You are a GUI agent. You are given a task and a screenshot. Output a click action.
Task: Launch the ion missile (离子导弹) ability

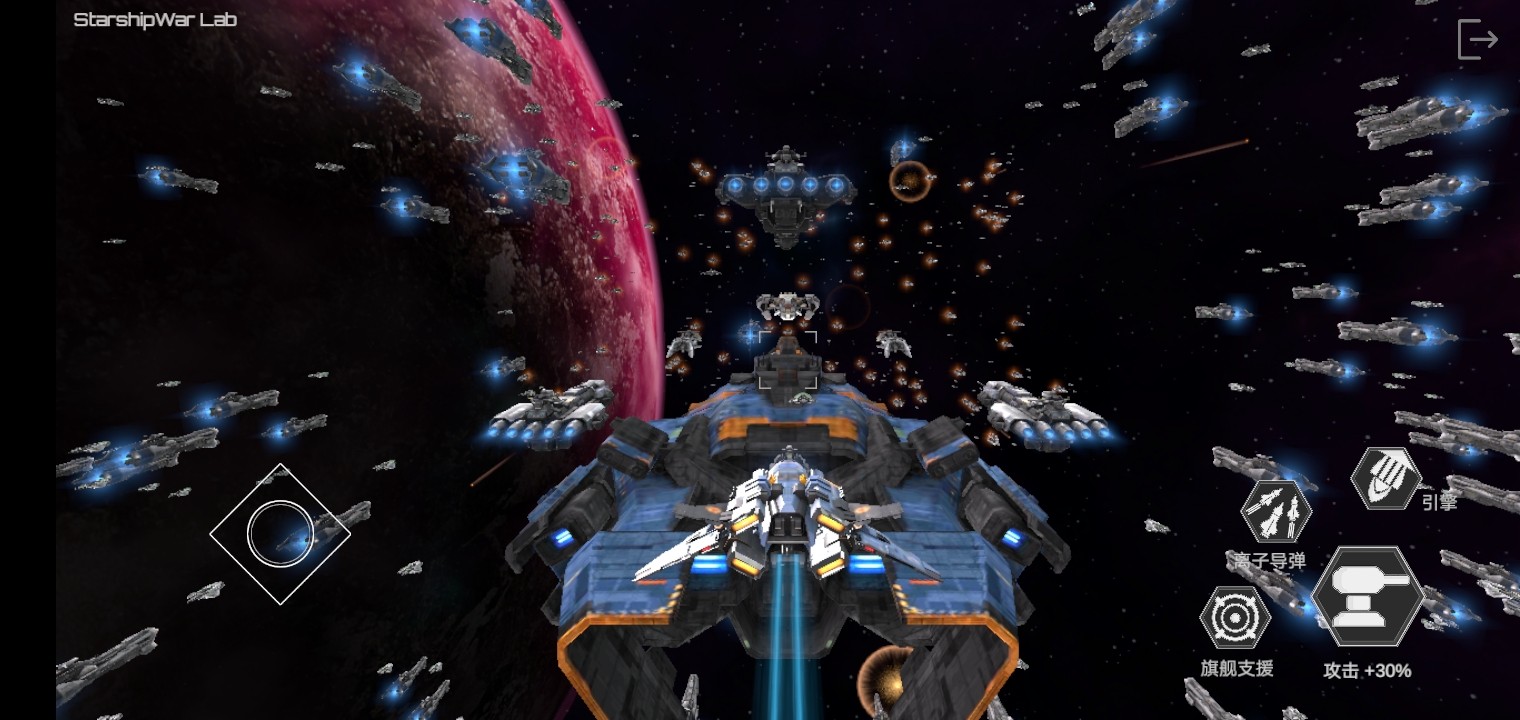(1276, 512)
